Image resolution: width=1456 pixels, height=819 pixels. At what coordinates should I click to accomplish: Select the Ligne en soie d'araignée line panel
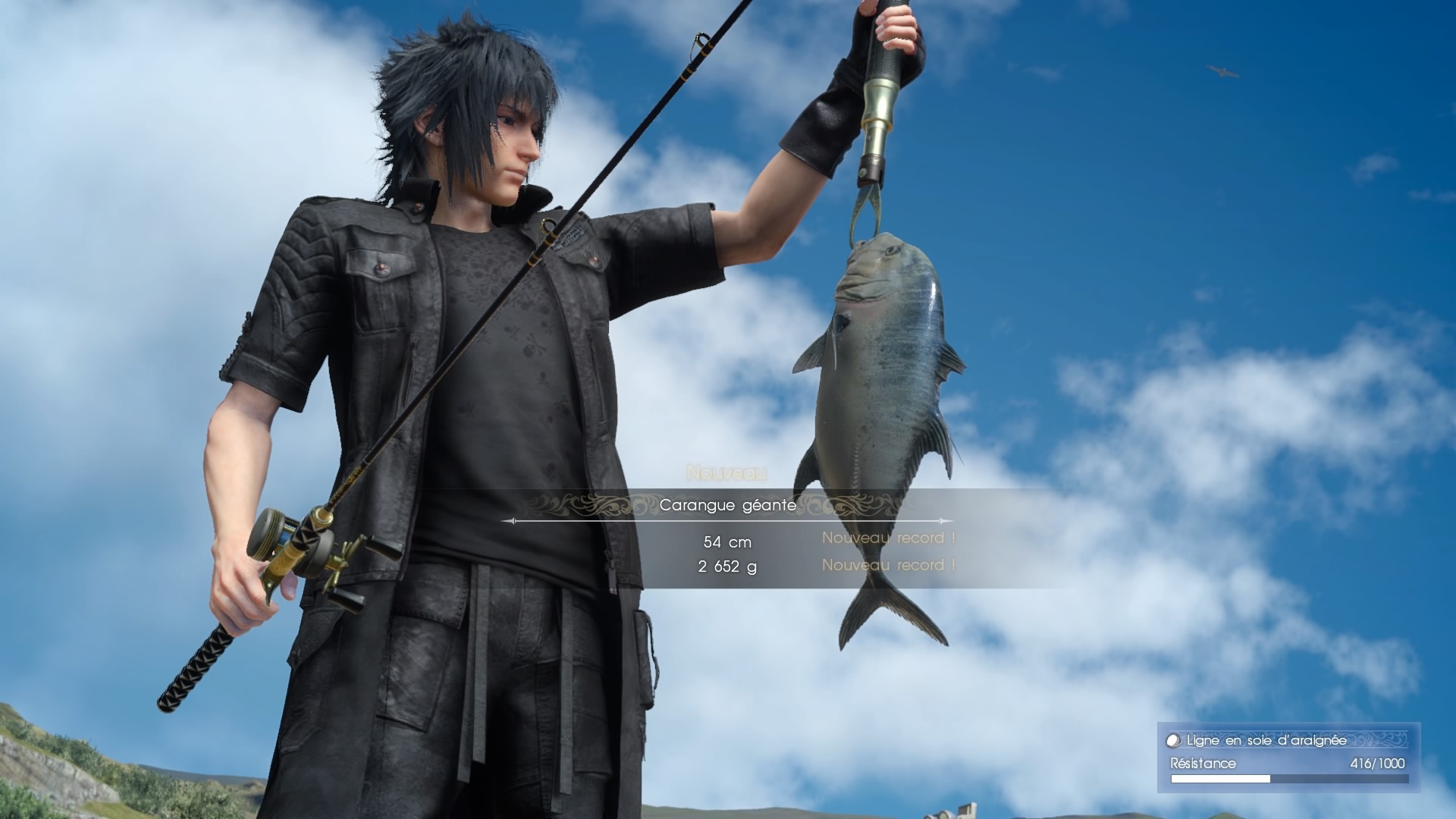1288,758
